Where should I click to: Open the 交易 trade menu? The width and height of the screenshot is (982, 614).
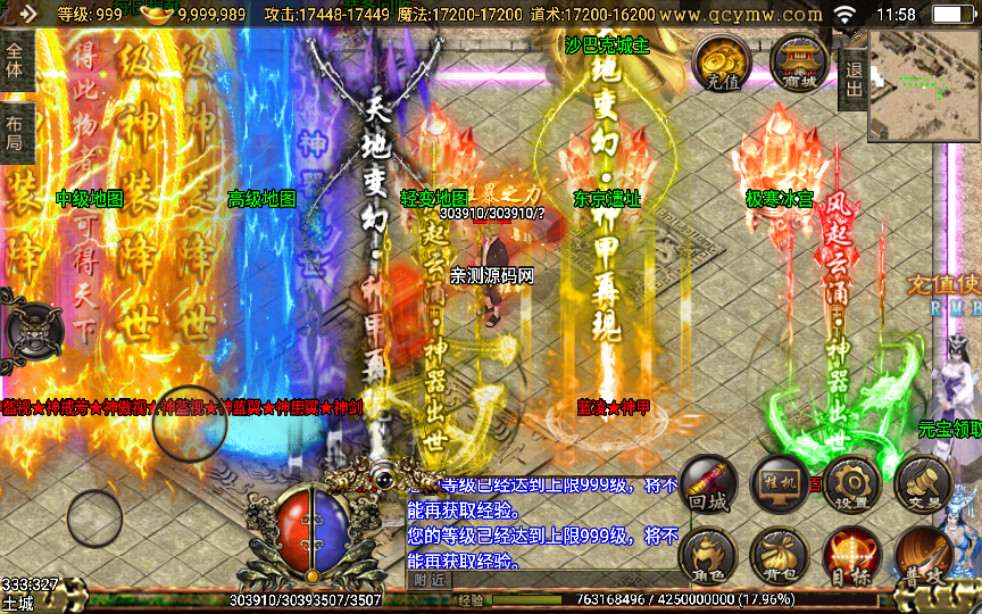click(x=922, y=484)
